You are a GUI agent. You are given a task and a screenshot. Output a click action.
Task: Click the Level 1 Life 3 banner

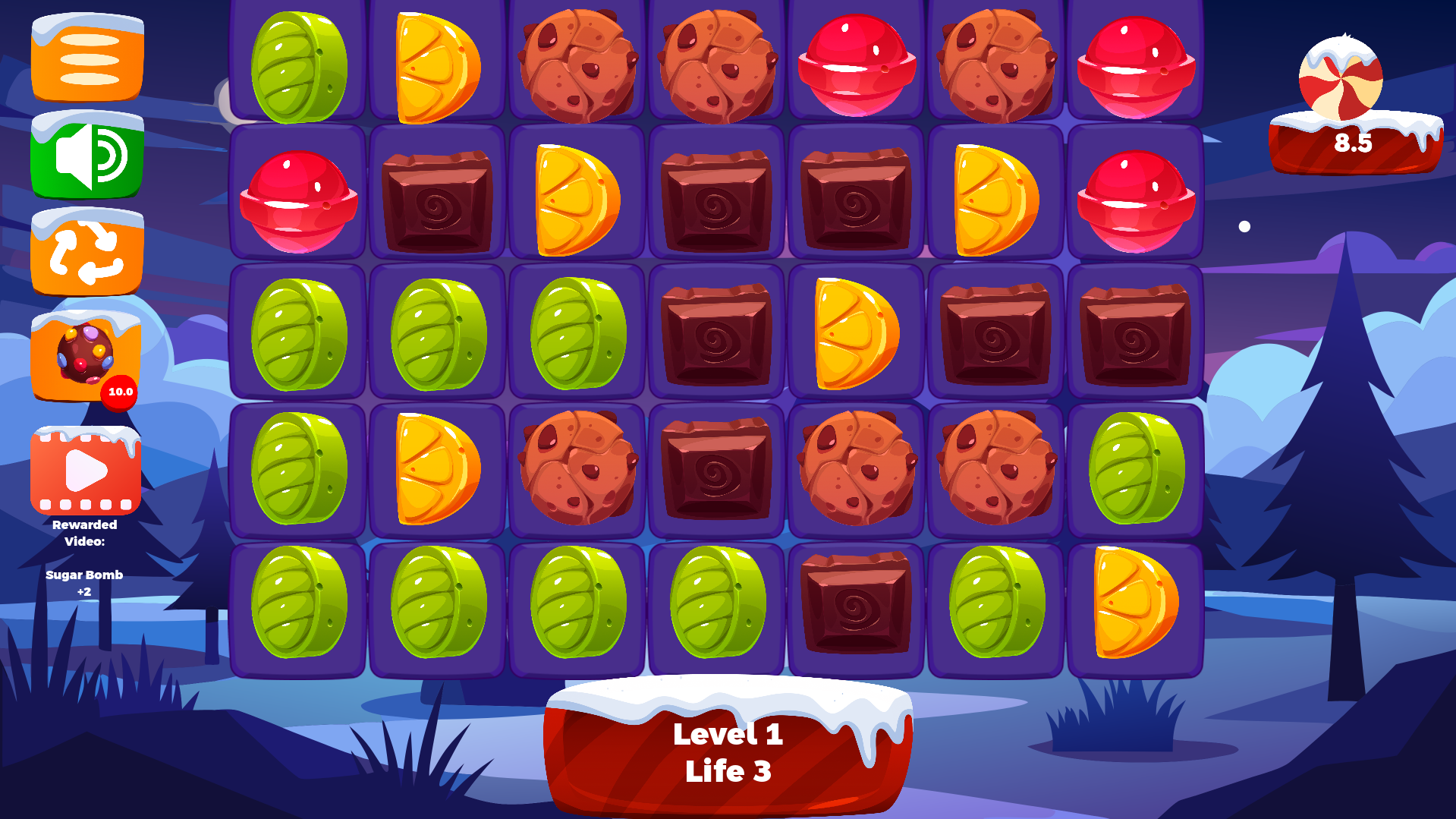click(x=727, y=751)
